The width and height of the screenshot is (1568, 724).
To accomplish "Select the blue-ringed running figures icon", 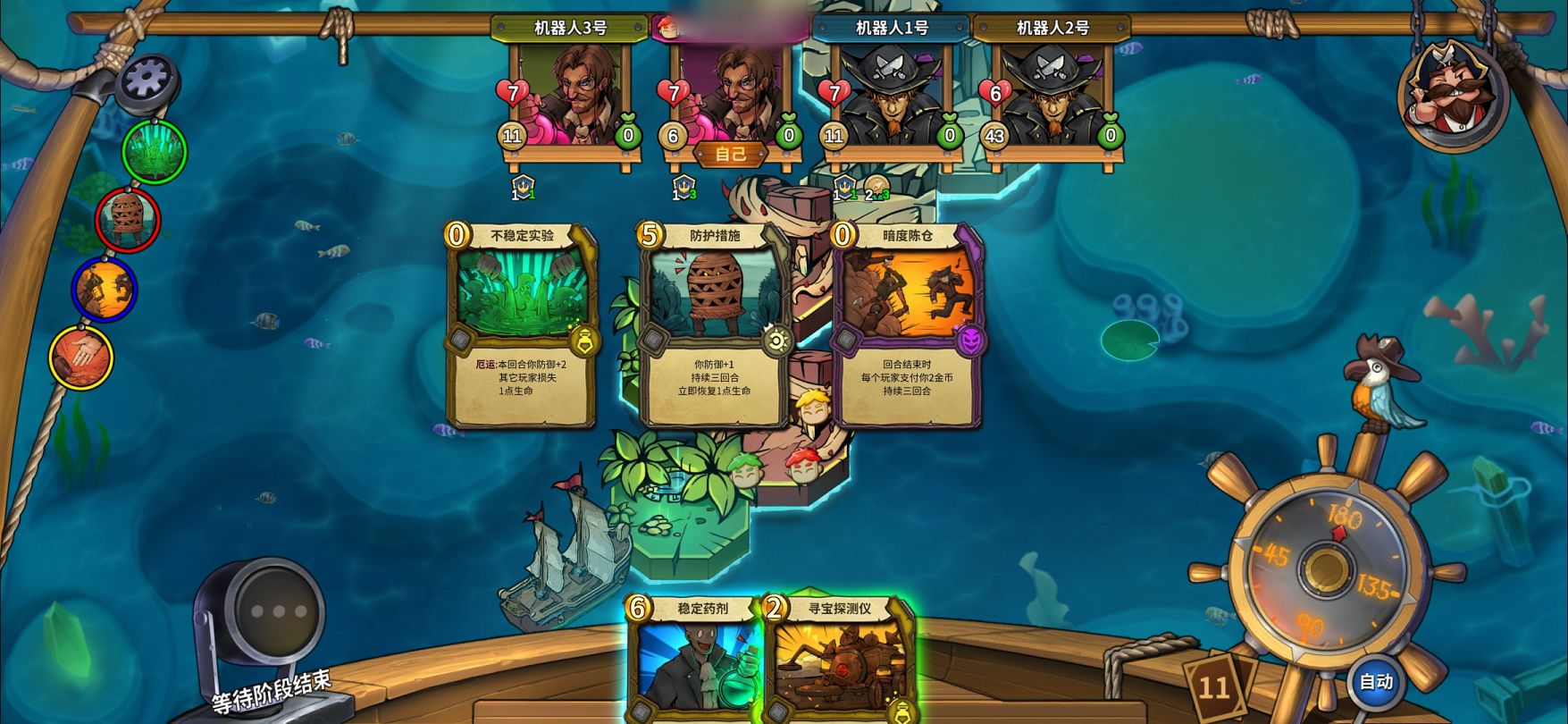I will [x=105, y=289].
